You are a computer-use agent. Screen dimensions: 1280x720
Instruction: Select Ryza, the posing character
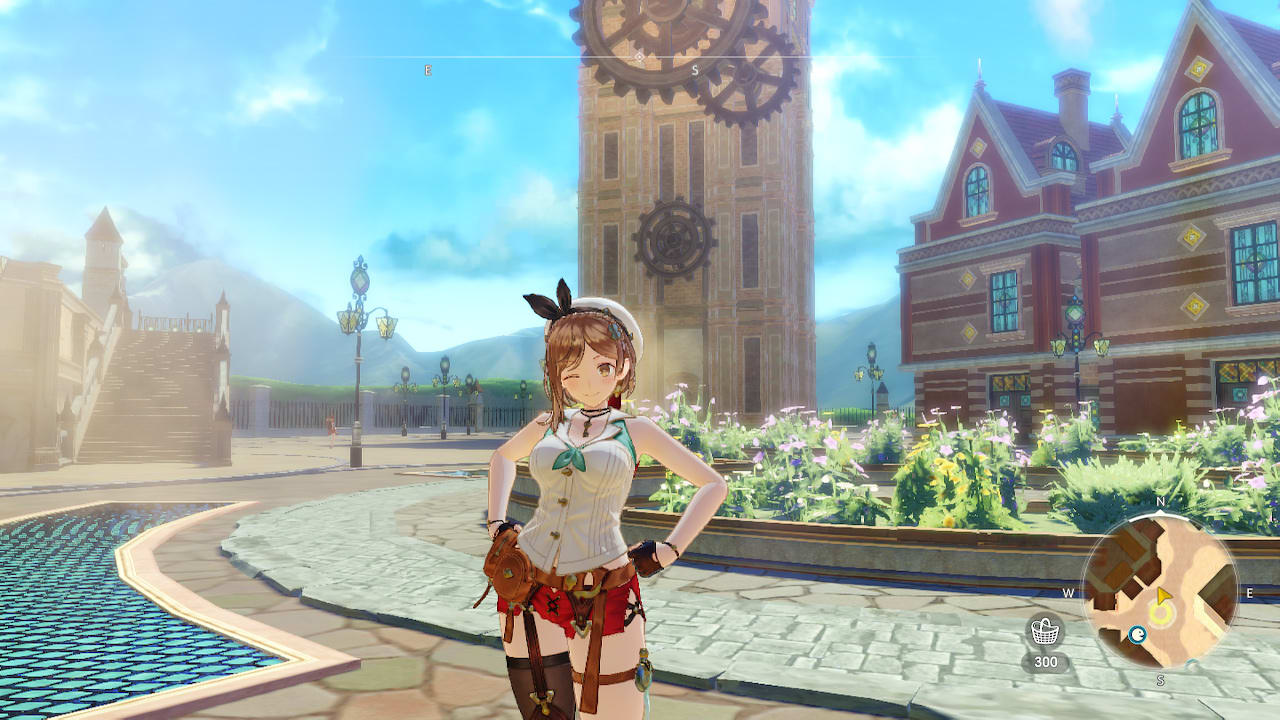coord(580,480)
